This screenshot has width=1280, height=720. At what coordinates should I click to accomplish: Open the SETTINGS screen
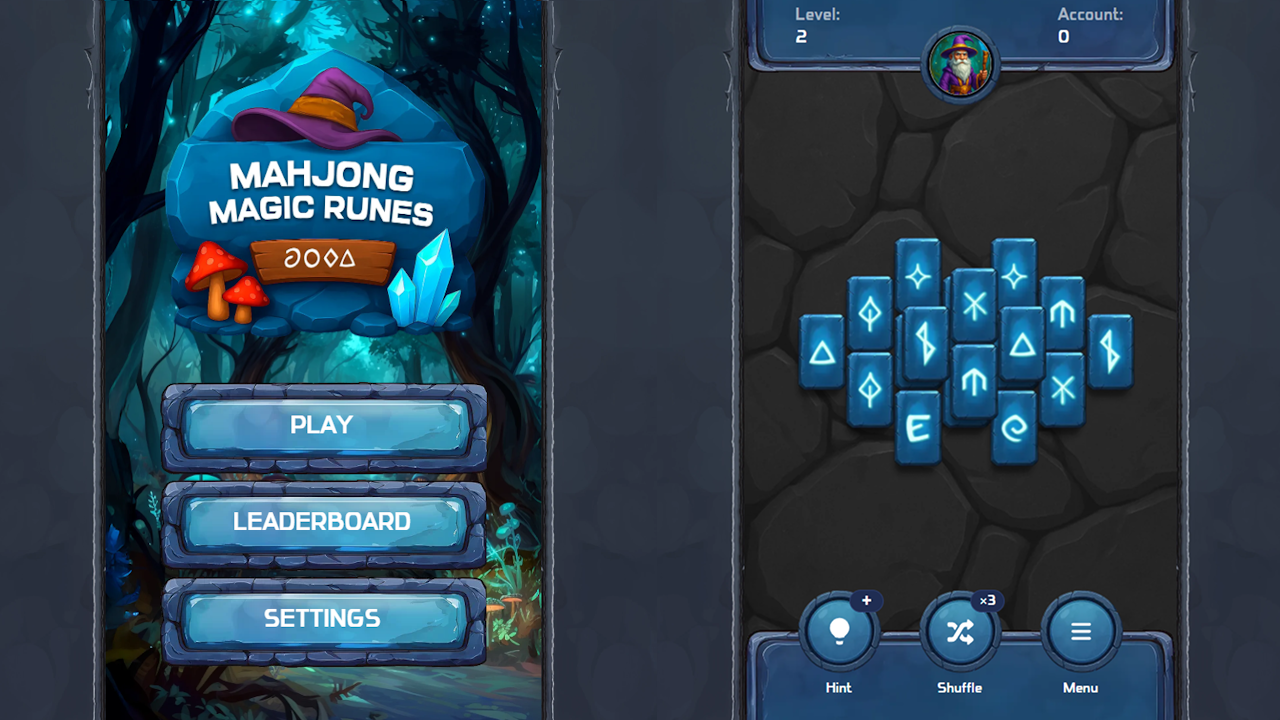click(320, 618)
